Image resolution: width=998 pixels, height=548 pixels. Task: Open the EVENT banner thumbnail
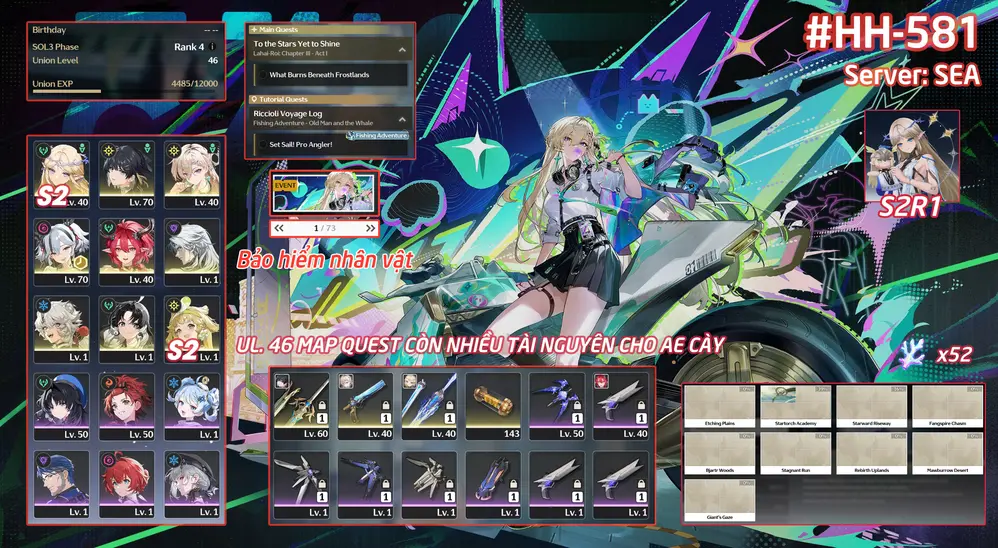click(x=324, y=193)
